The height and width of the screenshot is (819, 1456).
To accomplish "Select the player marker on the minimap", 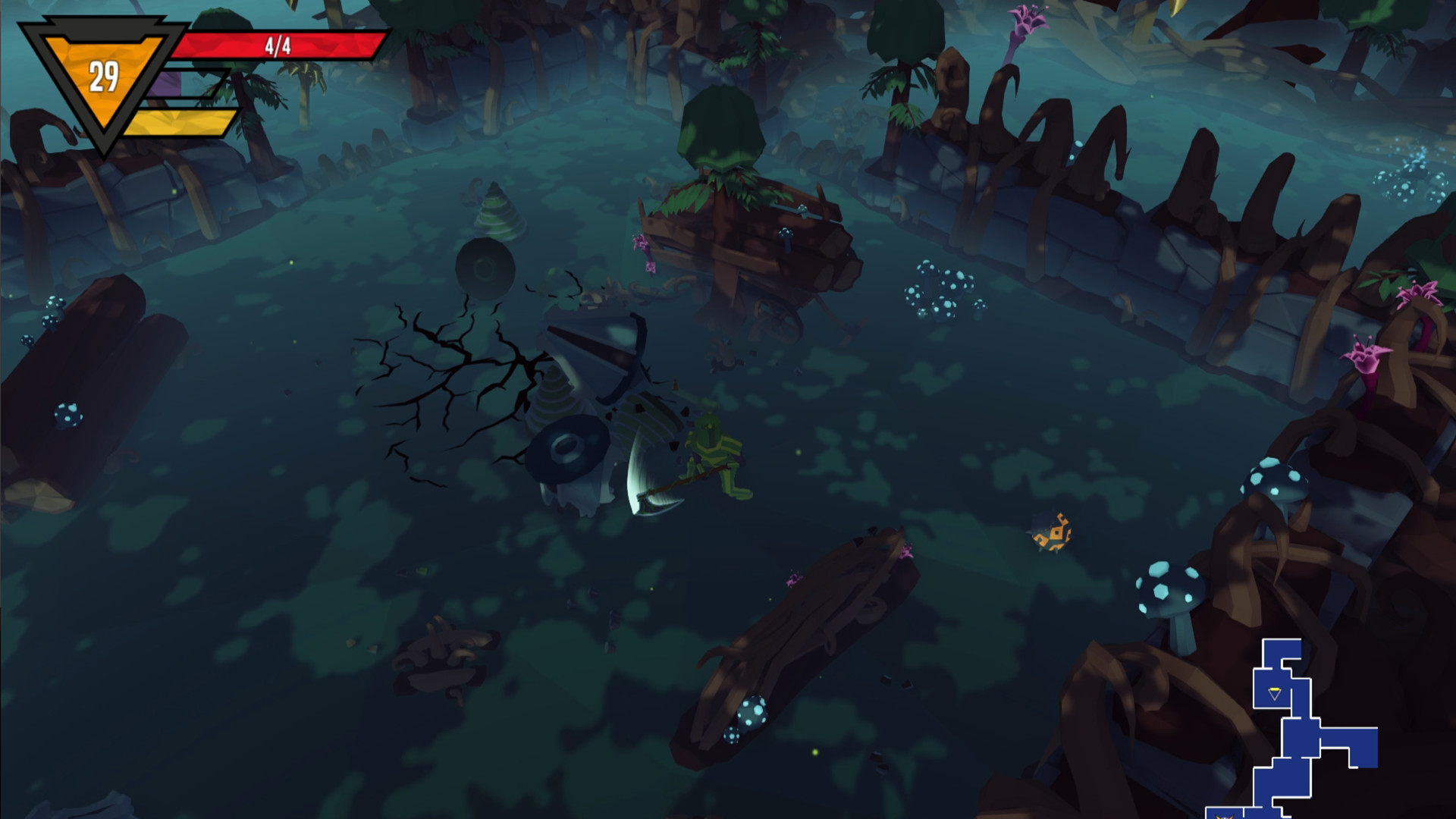I will [x=1275, y=693].
